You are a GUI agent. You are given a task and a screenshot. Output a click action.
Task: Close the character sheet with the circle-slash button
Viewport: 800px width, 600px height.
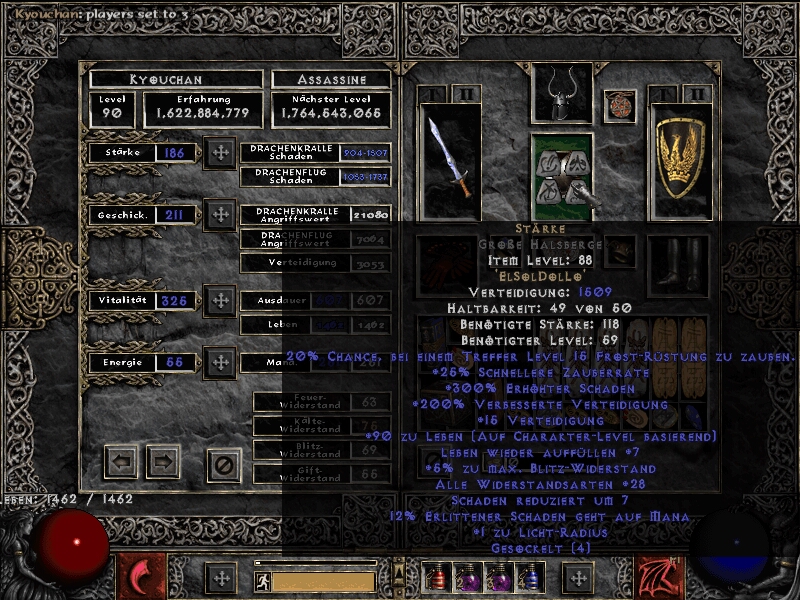224,464
